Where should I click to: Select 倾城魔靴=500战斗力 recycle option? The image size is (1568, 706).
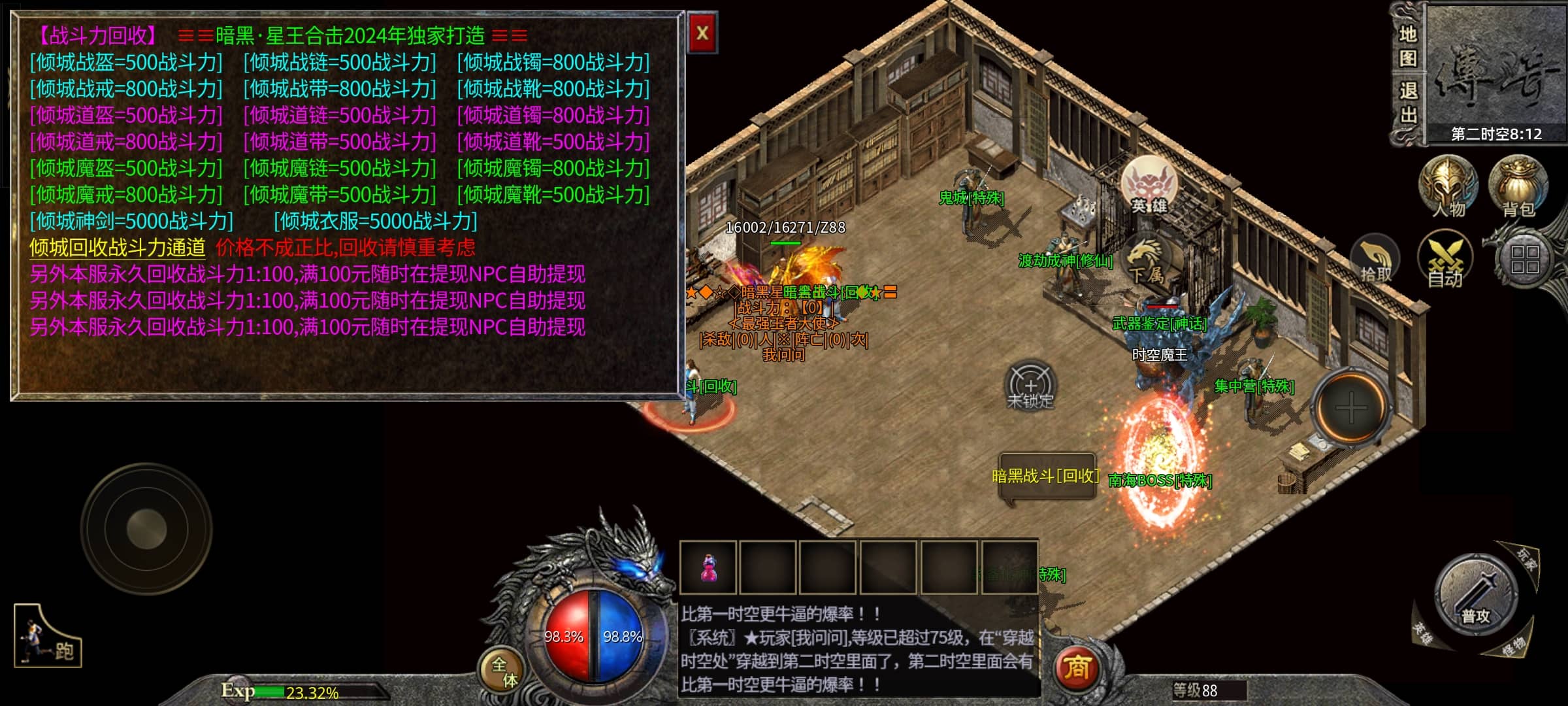tap(553, 195)
